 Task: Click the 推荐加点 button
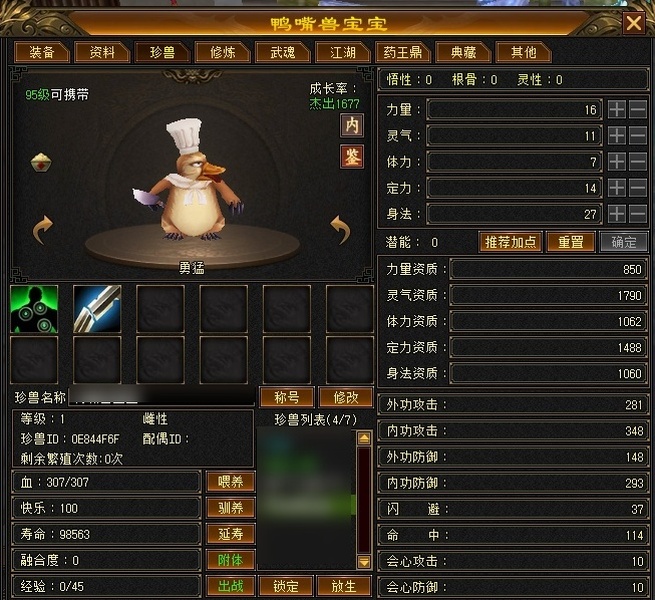[511, 242]
